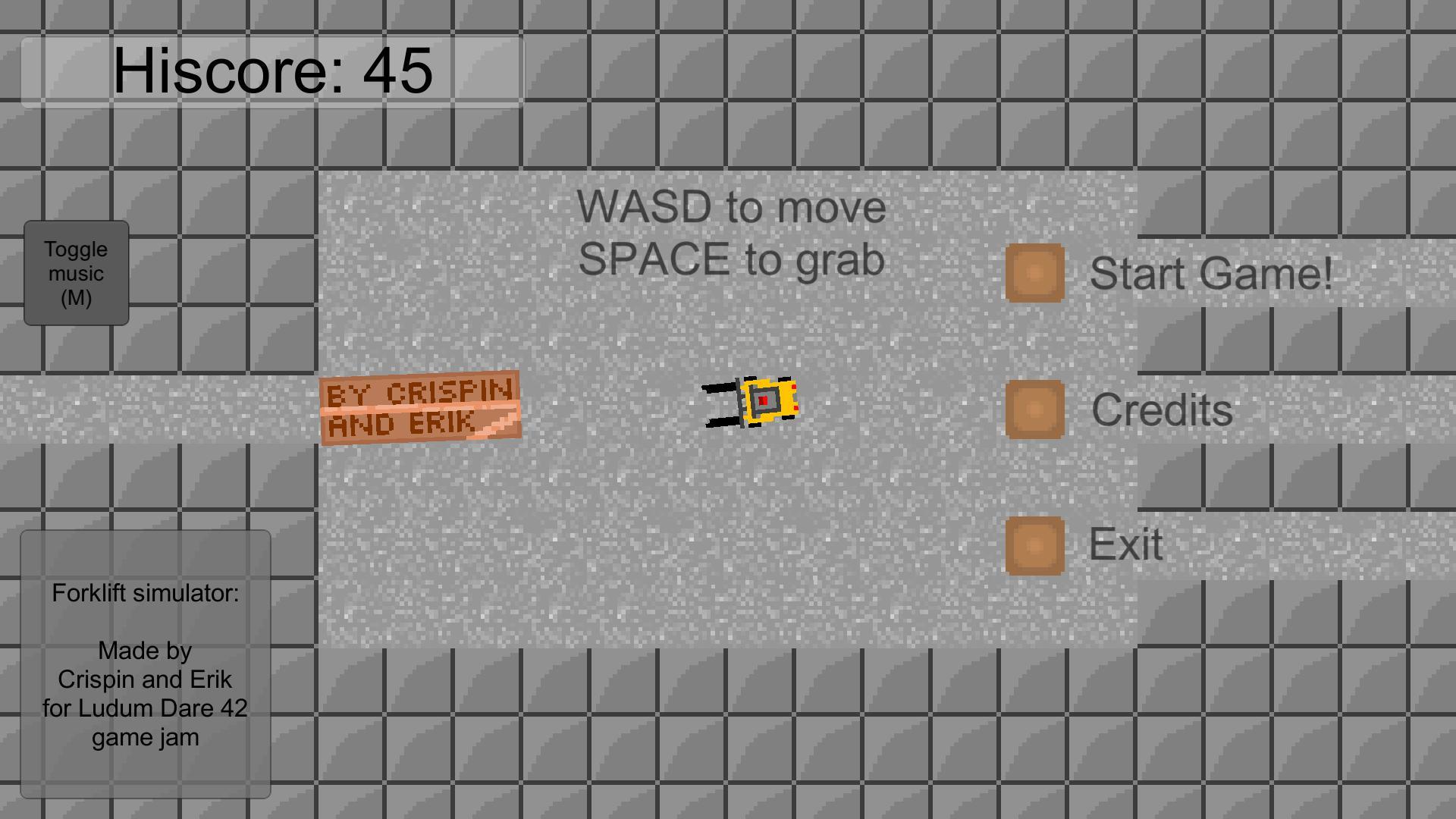Viewport: 1456px width, 819px height.
Task: Click the 'SPACE to grab' instruction line
Action: point(732,259)
